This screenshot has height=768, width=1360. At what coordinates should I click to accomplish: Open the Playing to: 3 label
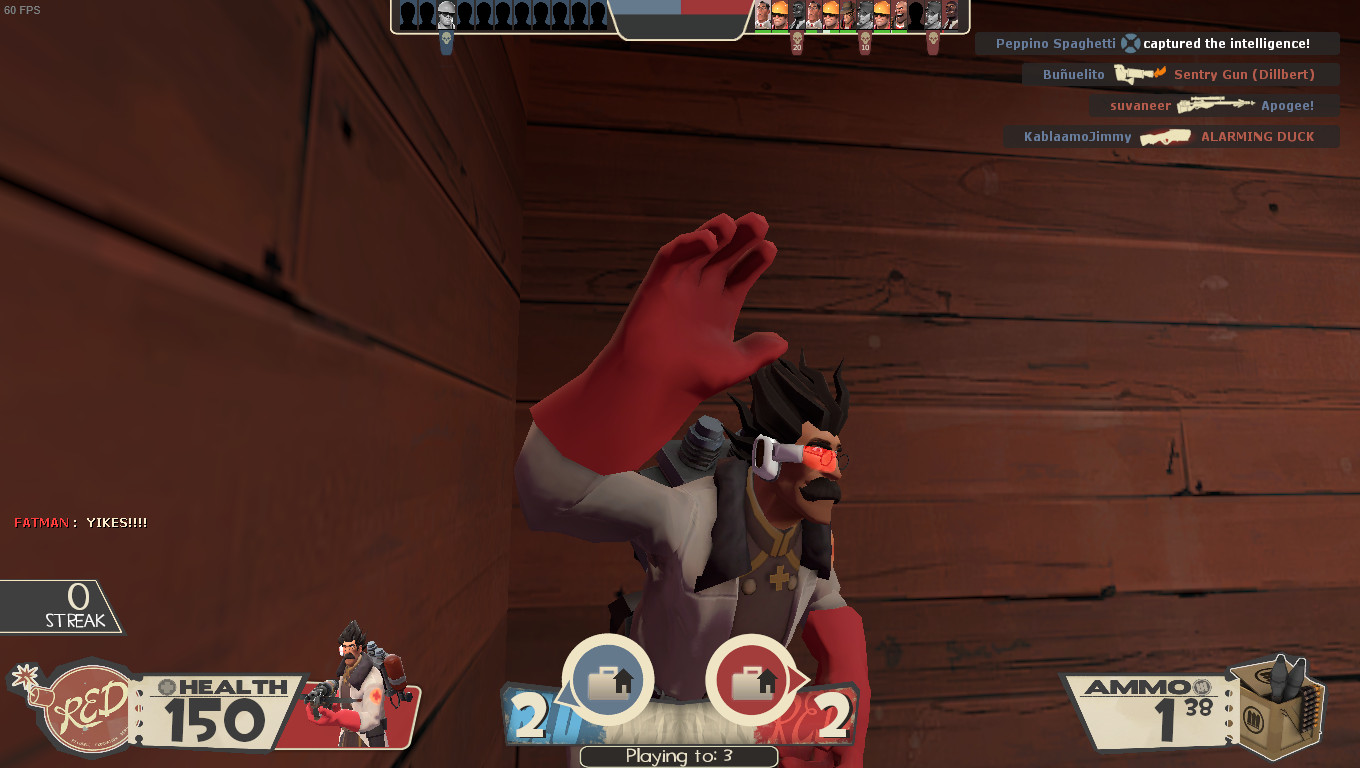[678, 756]
